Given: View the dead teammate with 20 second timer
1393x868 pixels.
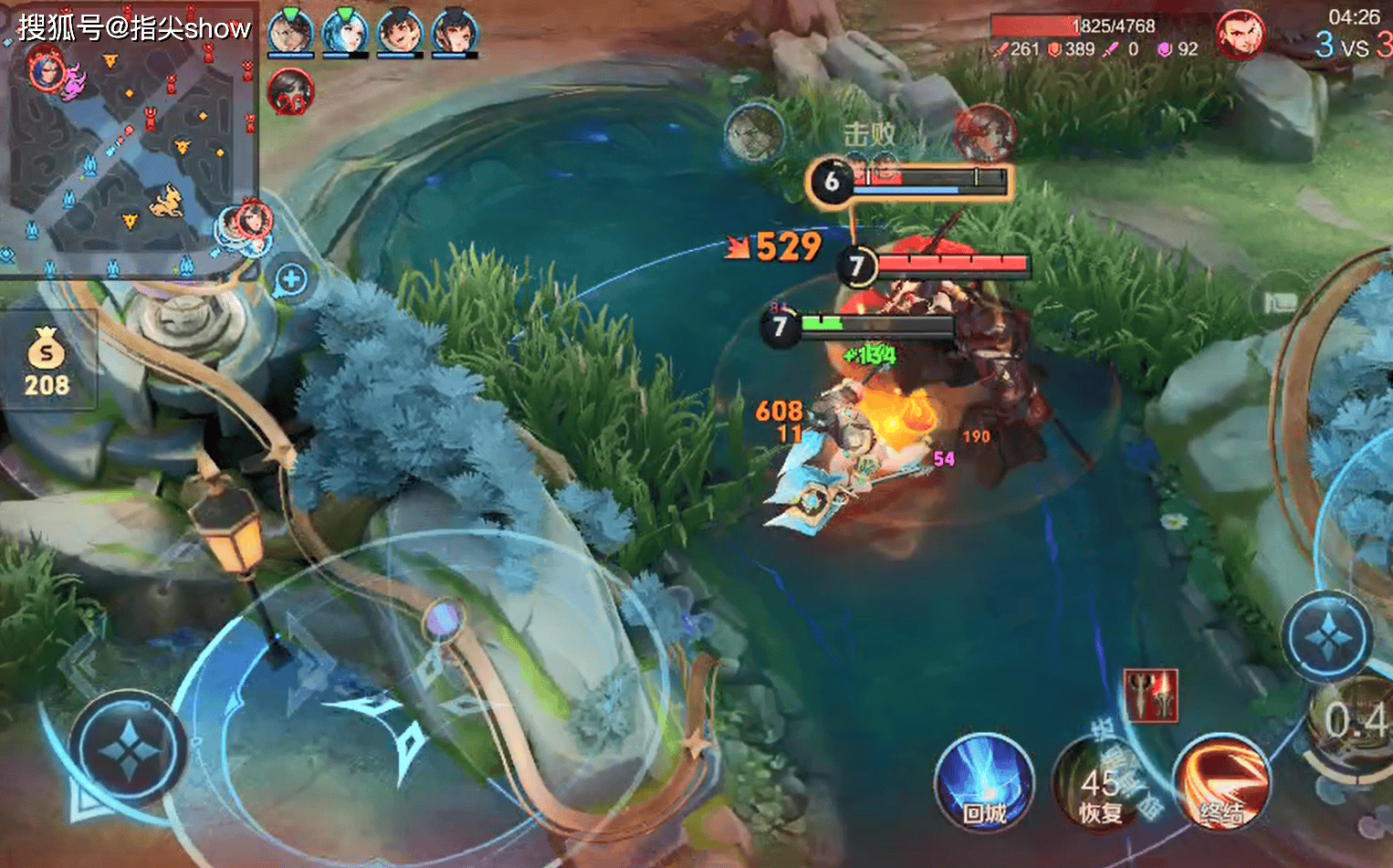Looking at the screenshot, I should (291, 93).
